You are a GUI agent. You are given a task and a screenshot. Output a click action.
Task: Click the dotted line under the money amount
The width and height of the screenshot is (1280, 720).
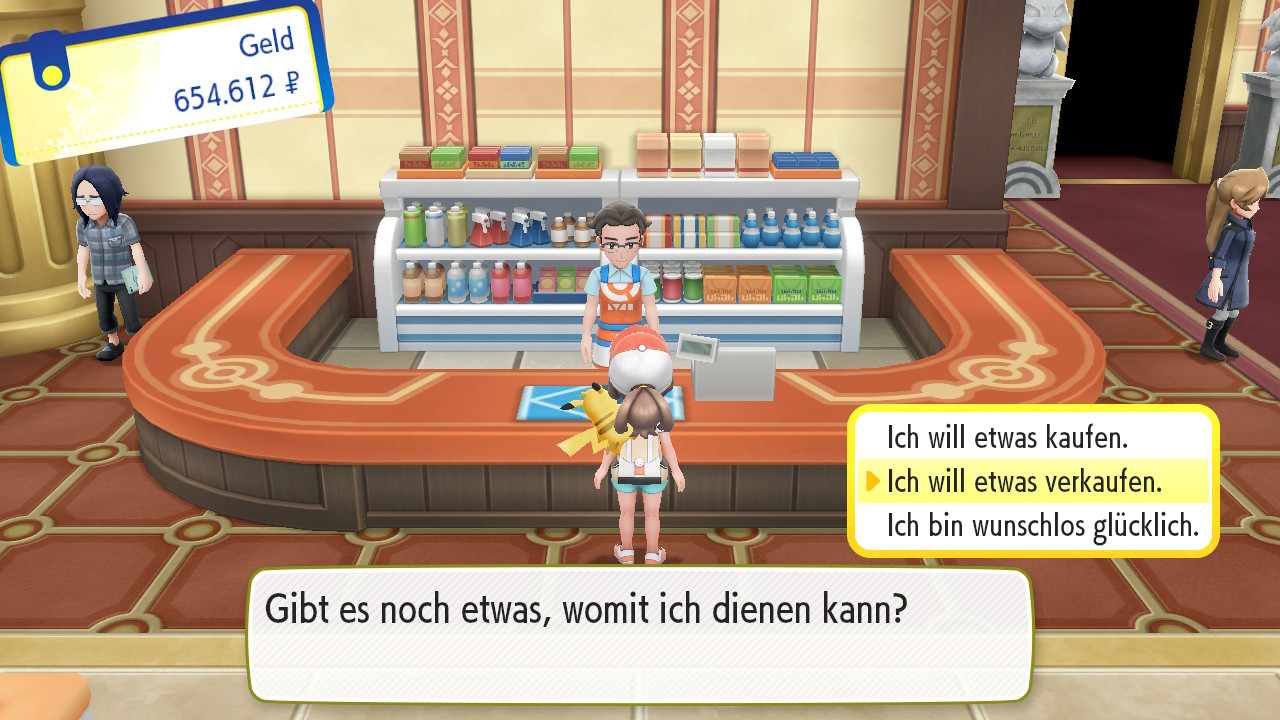(x=230, y=115)
